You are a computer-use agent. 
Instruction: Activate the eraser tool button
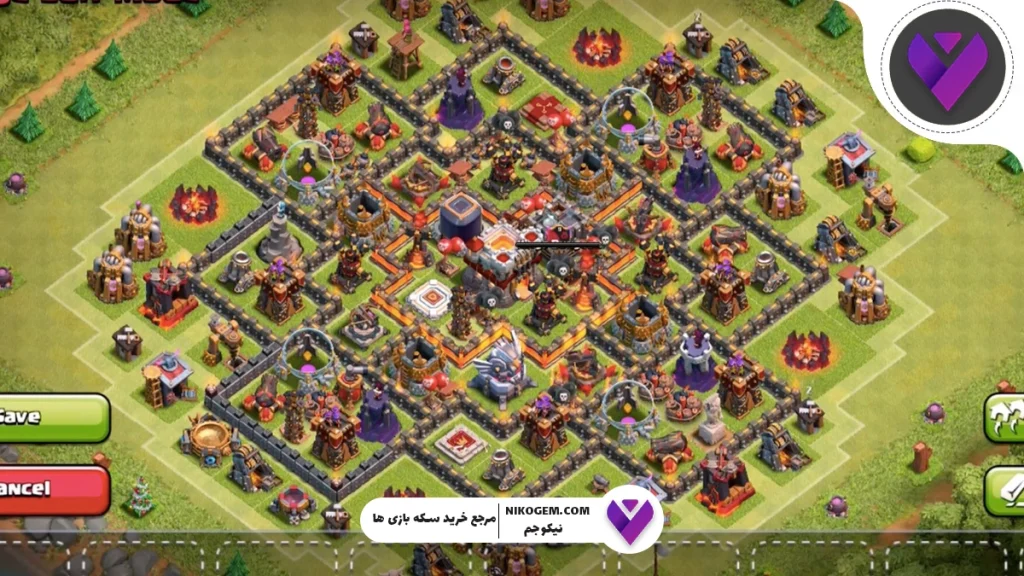(x=1003, y=491)
